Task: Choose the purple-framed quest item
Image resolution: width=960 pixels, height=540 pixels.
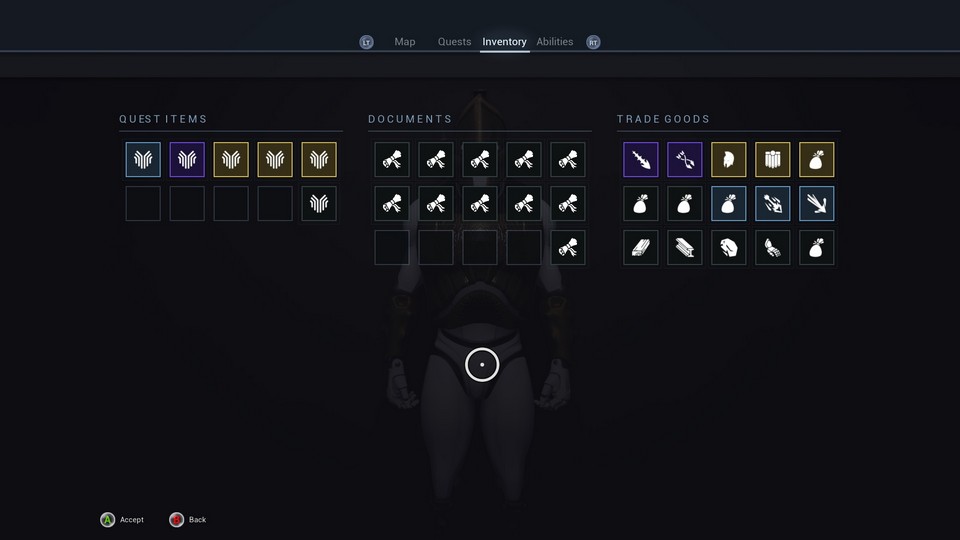Action: point(187,159)
